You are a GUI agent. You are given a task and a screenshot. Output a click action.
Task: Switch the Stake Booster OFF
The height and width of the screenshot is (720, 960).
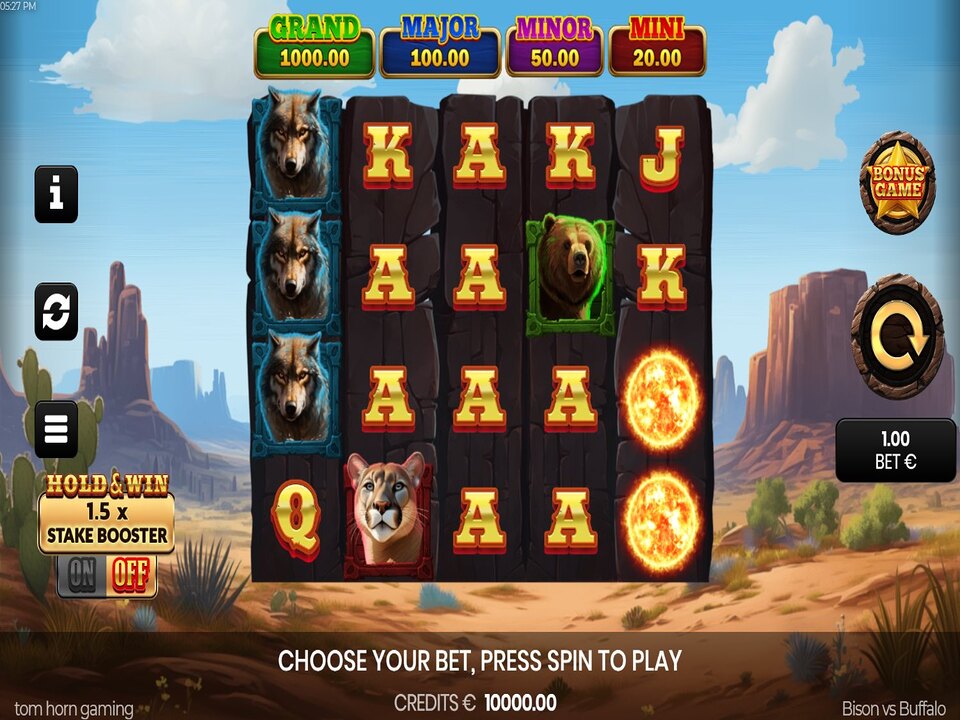pyautogui.click(x=130, y=576)
